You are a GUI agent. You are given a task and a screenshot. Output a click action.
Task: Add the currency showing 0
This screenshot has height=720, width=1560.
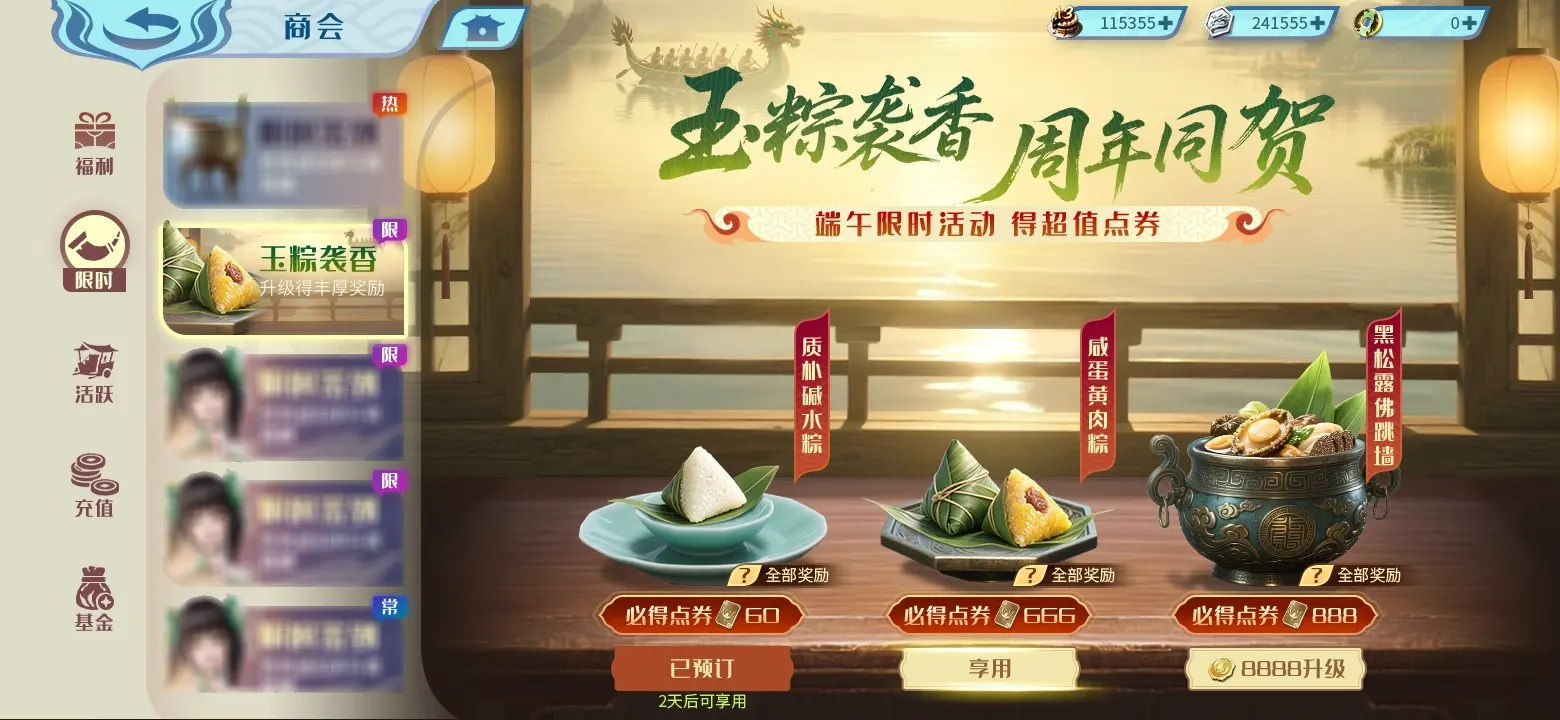click(x=1469, y=23)
